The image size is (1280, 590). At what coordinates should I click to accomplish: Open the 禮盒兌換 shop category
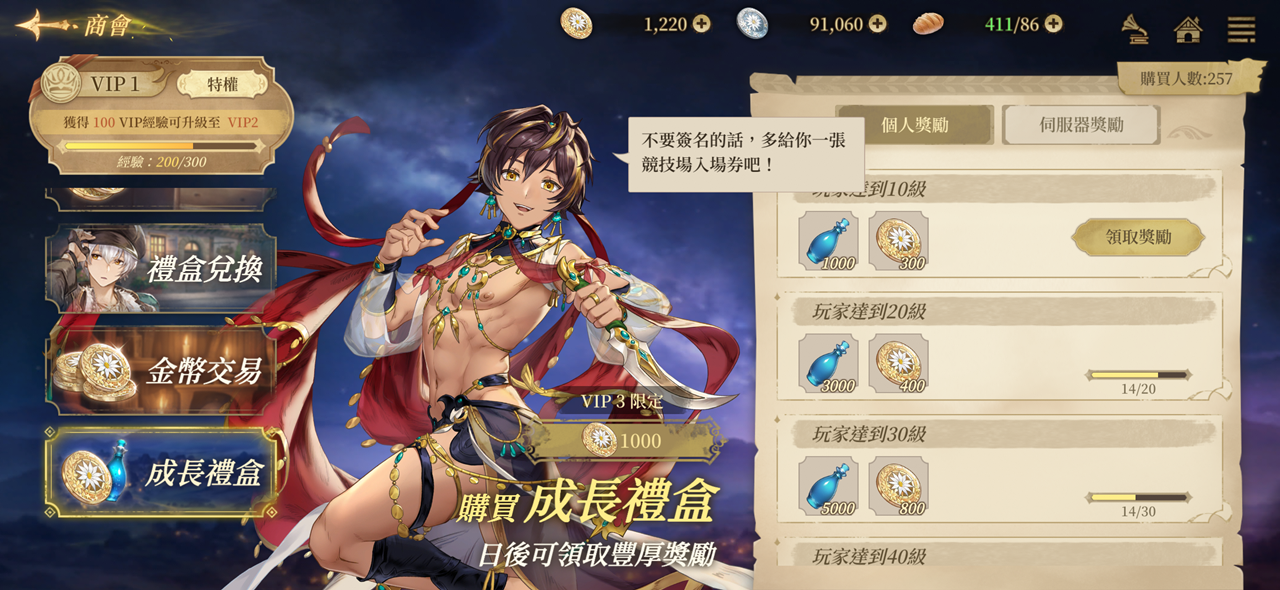tap(161, 268)
